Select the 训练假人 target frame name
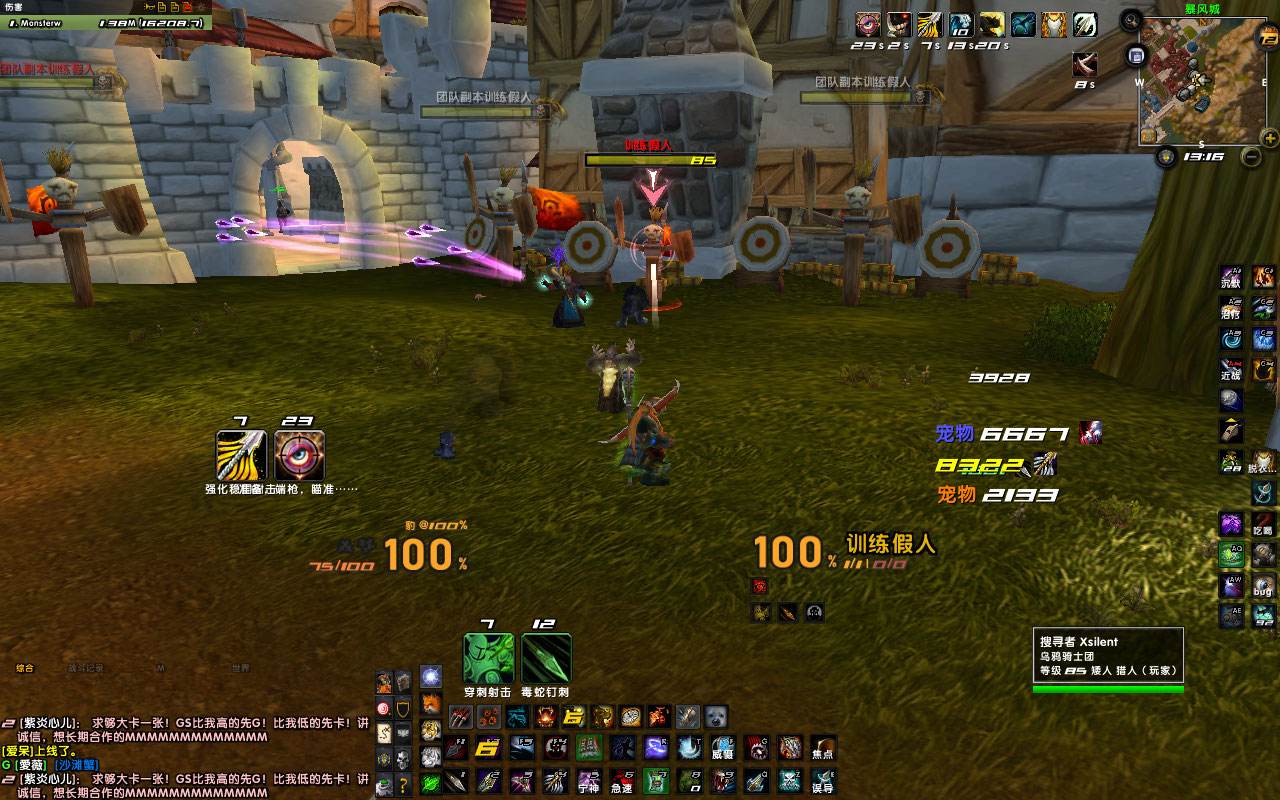 click(890, 544)
